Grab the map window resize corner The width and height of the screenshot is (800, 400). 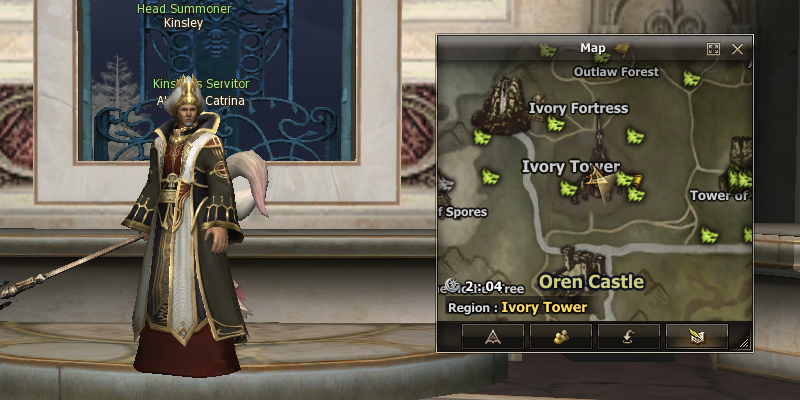tap(743, 343)
